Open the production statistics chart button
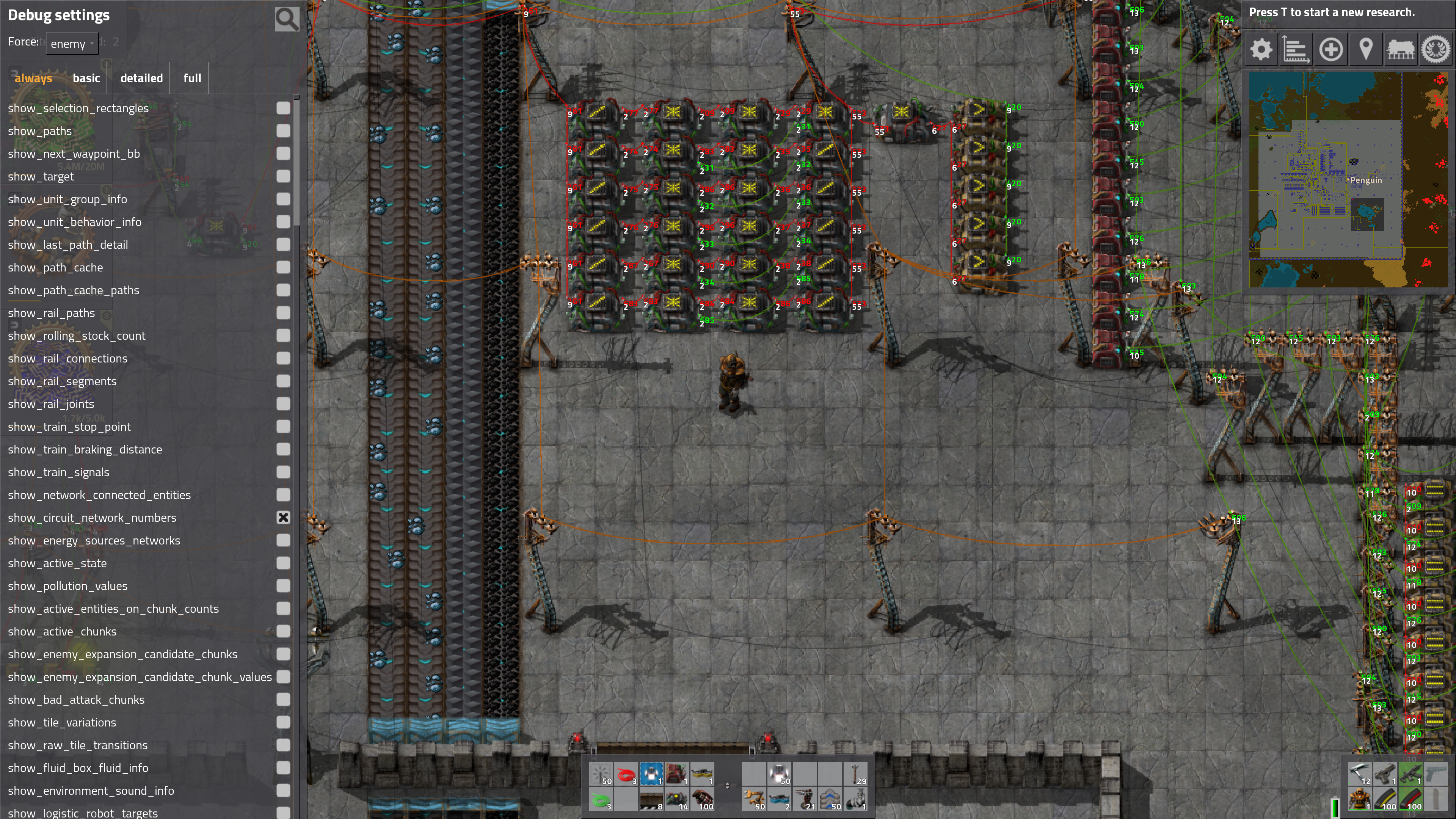The width and height of the screenshot is (1456, 819). pos(1296,50)
